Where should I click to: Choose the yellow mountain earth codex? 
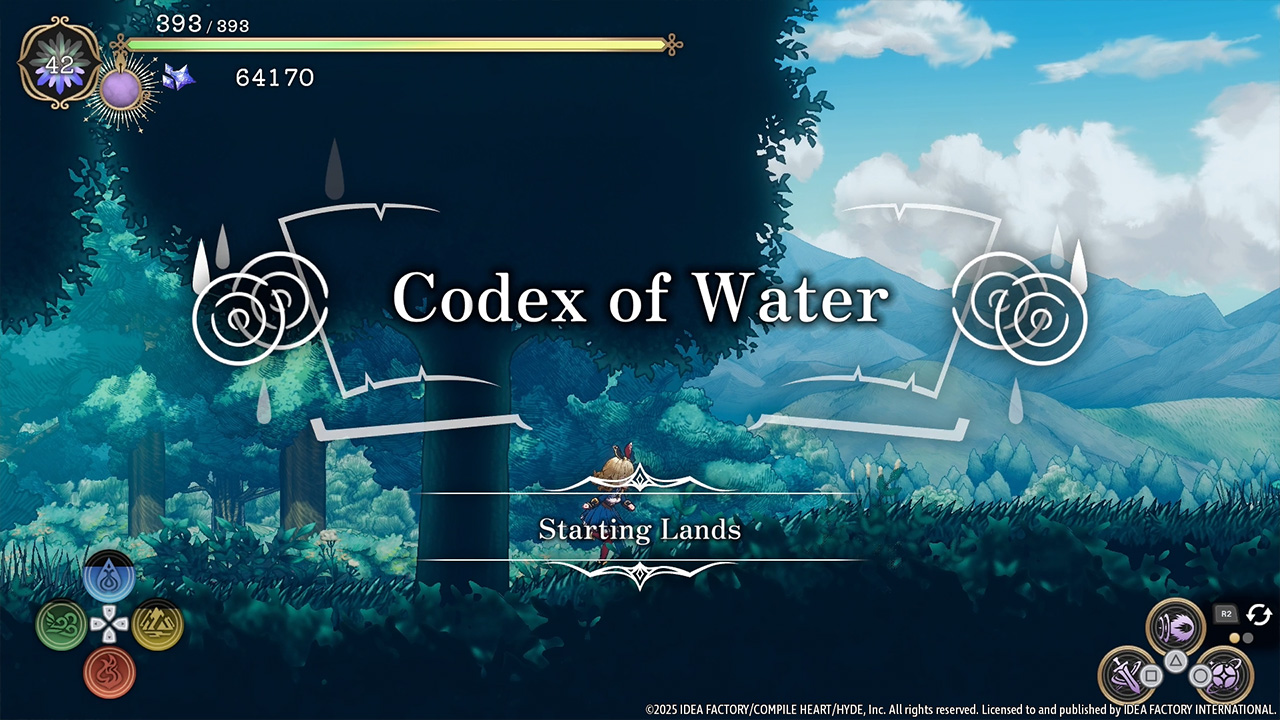coord(157,625)
